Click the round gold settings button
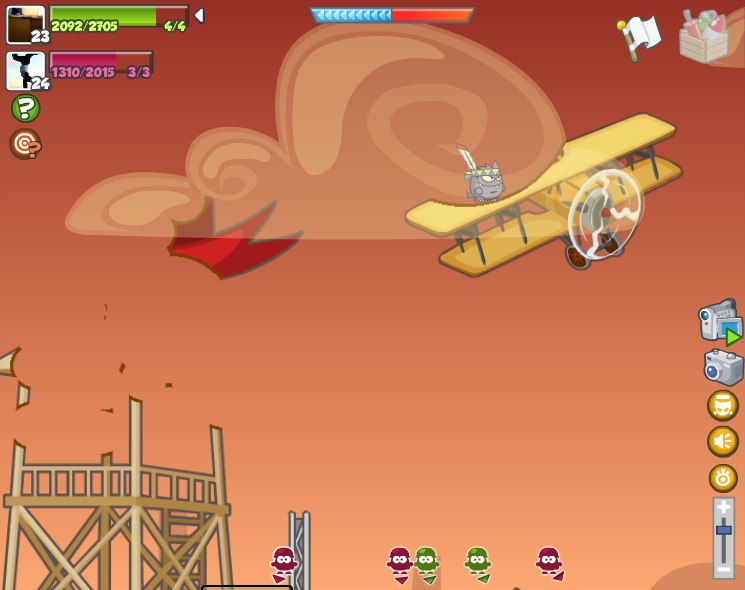This screenshot has height=590, width=745. tap(723, 478)
